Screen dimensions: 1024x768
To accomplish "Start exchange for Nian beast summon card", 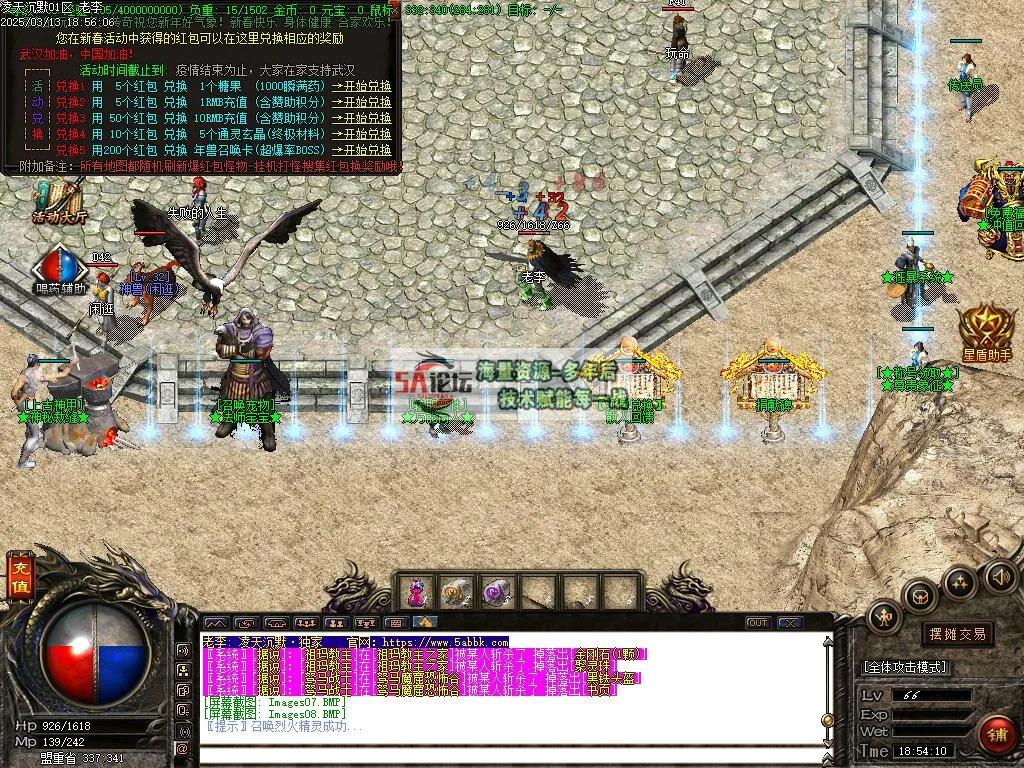I will tap(362, 149).
